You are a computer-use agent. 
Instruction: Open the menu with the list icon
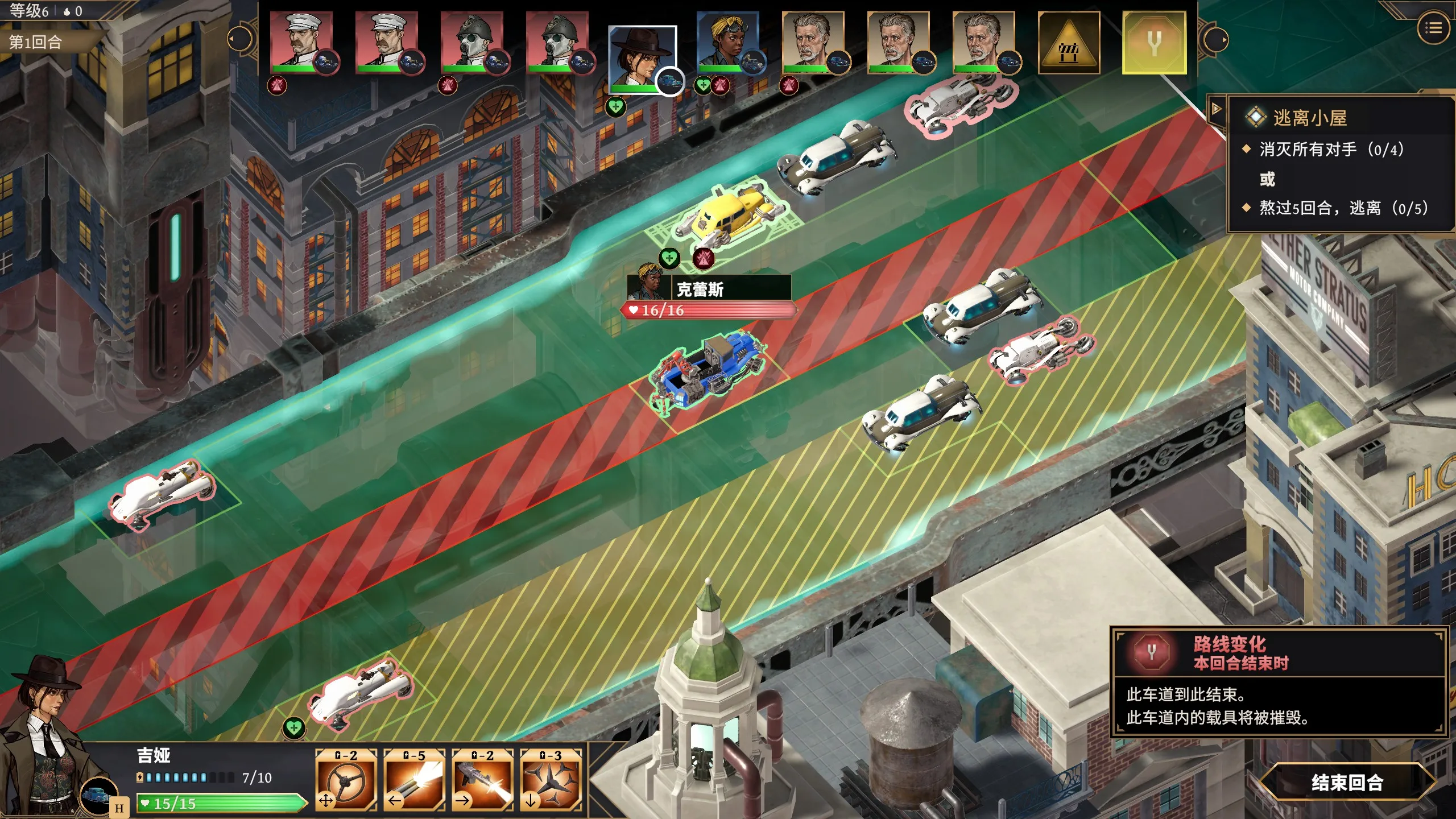(x=1434, y=27)
